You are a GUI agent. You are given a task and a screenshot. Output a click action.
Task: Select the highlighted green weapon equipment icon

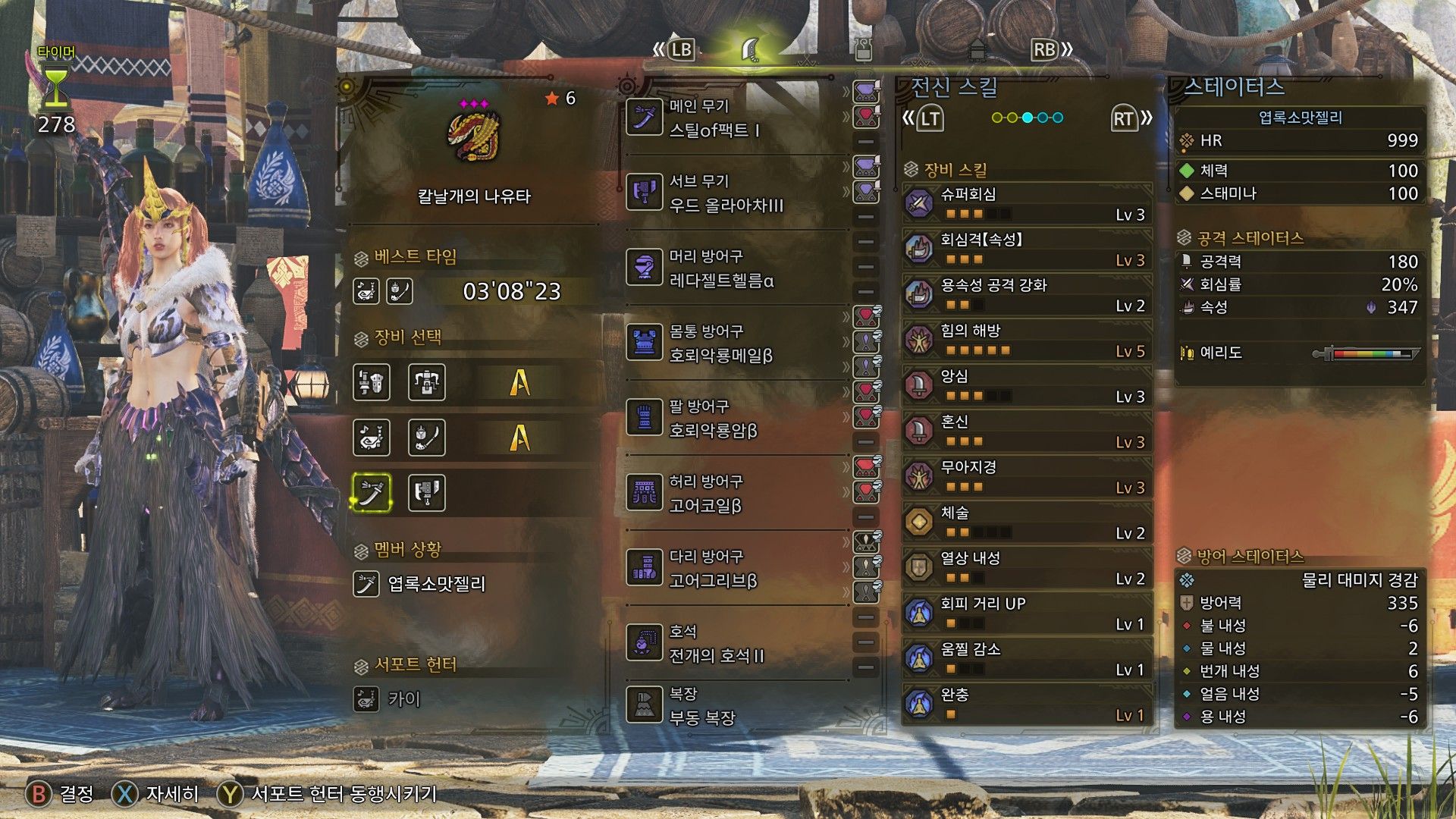(x=372, y=493)
